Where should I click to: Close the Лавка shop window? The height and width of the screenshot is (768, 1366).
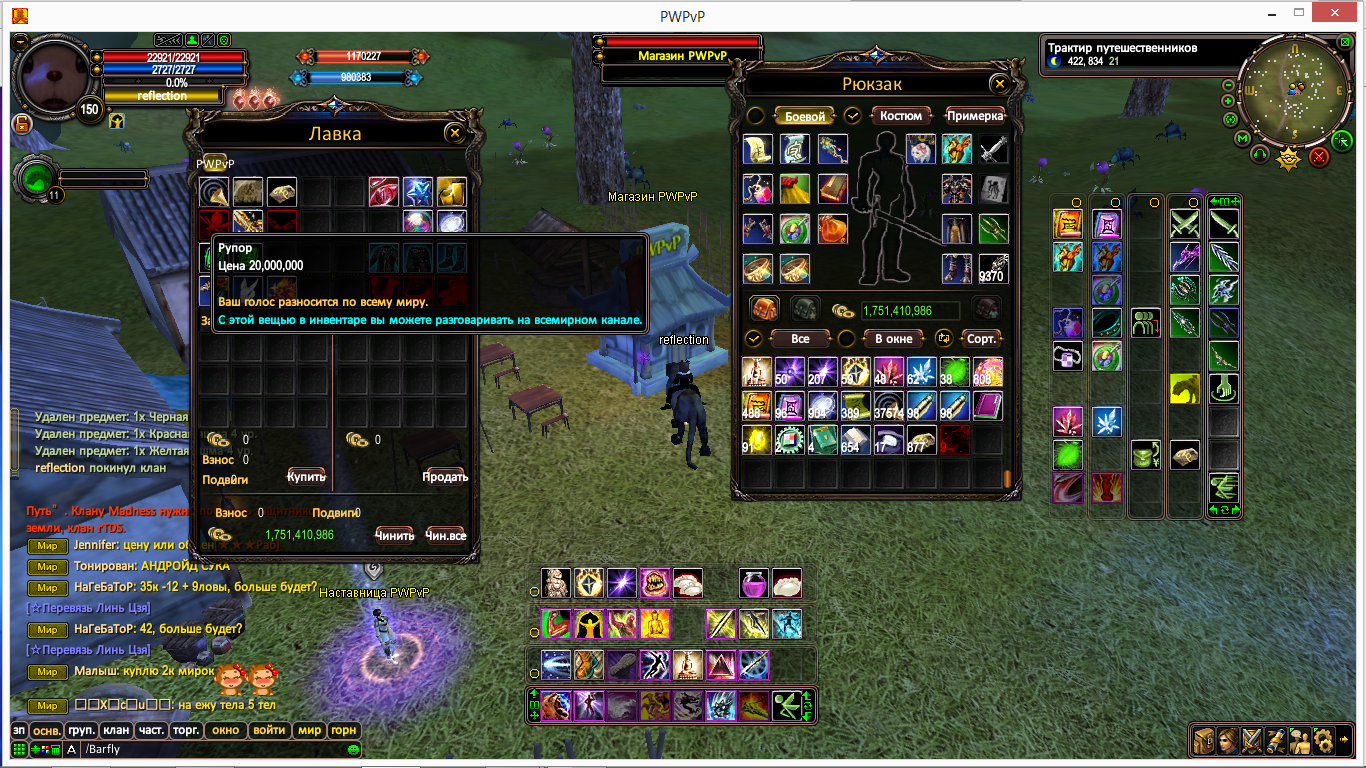[455, 133]
